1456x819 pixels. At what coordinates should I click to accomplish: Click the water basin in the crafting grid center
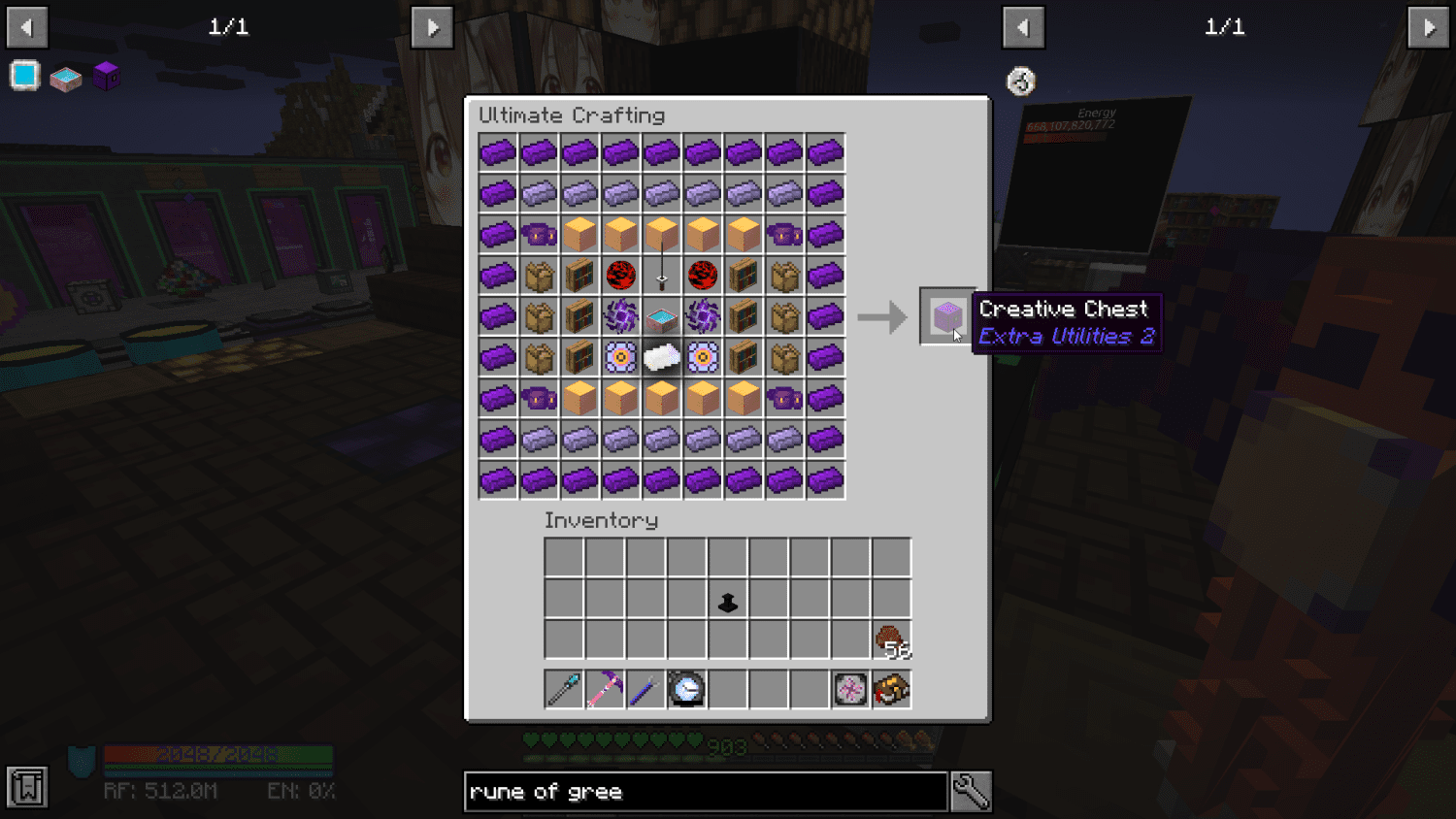click(x=662, y=317)
